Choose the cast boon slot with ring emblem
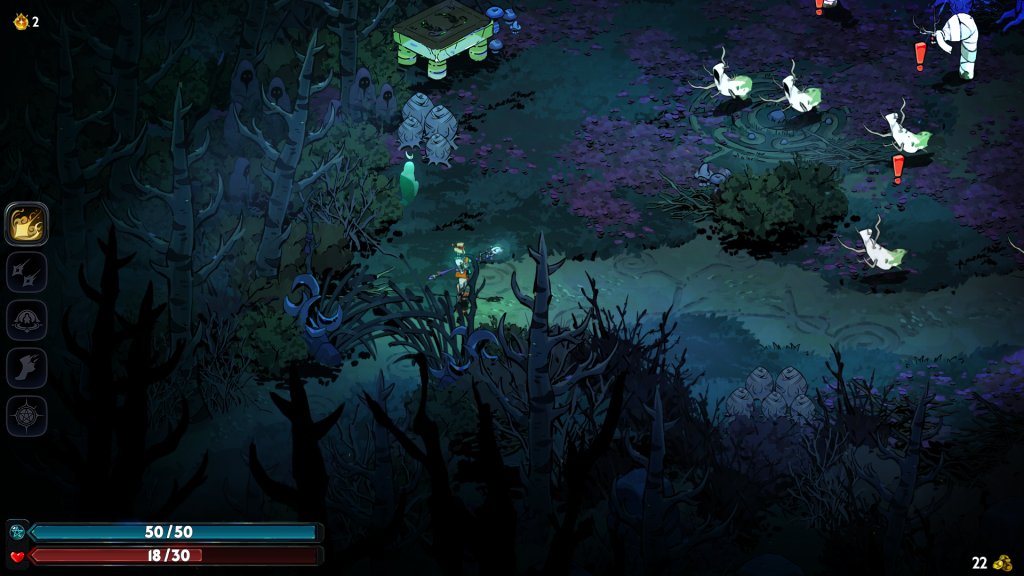1024x576 pixels. 27,320
